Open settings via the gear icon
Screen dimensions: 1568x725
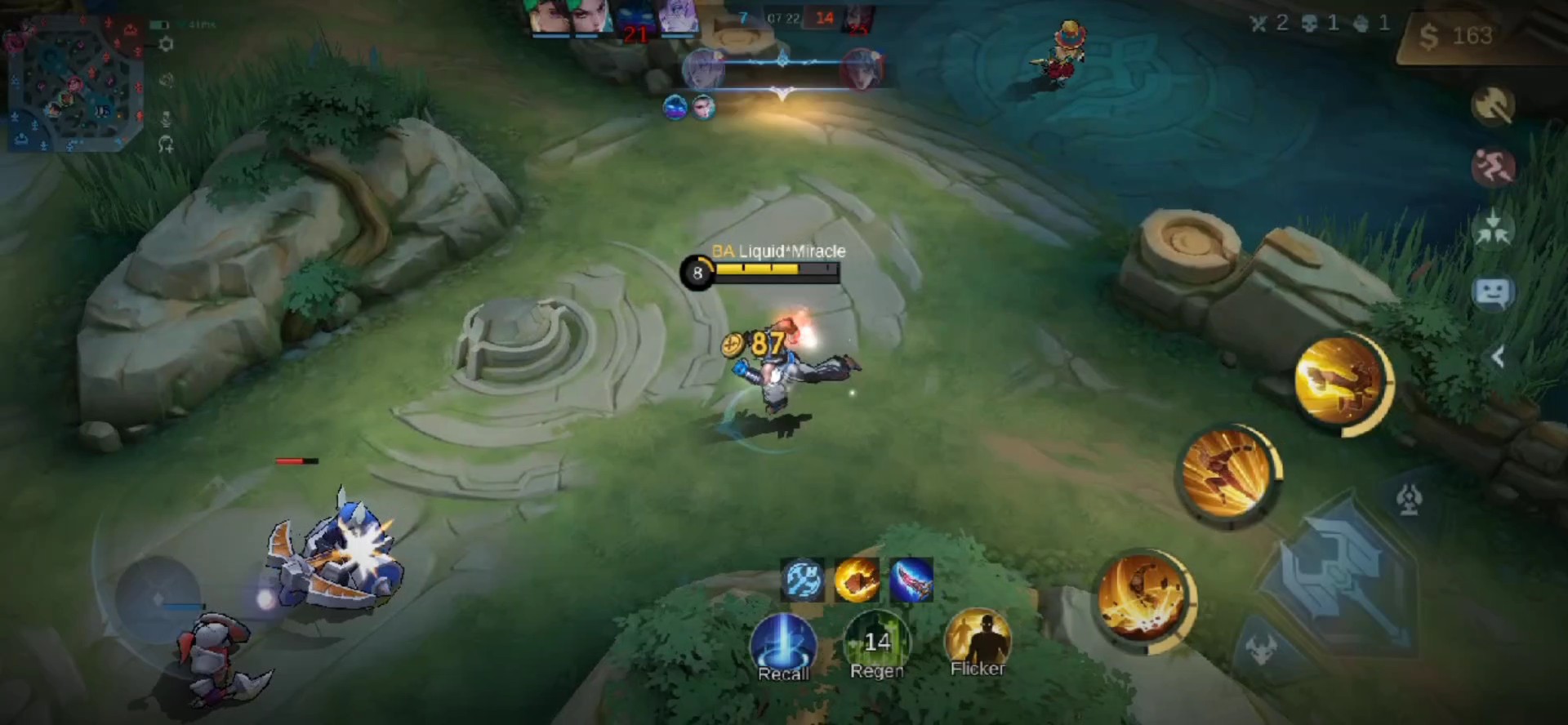(166, 44)
